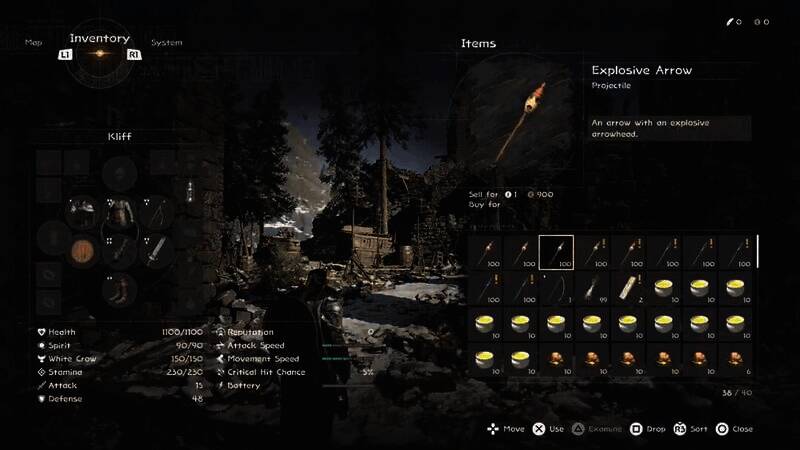Select the Inventory tab

tap(99, 39)
